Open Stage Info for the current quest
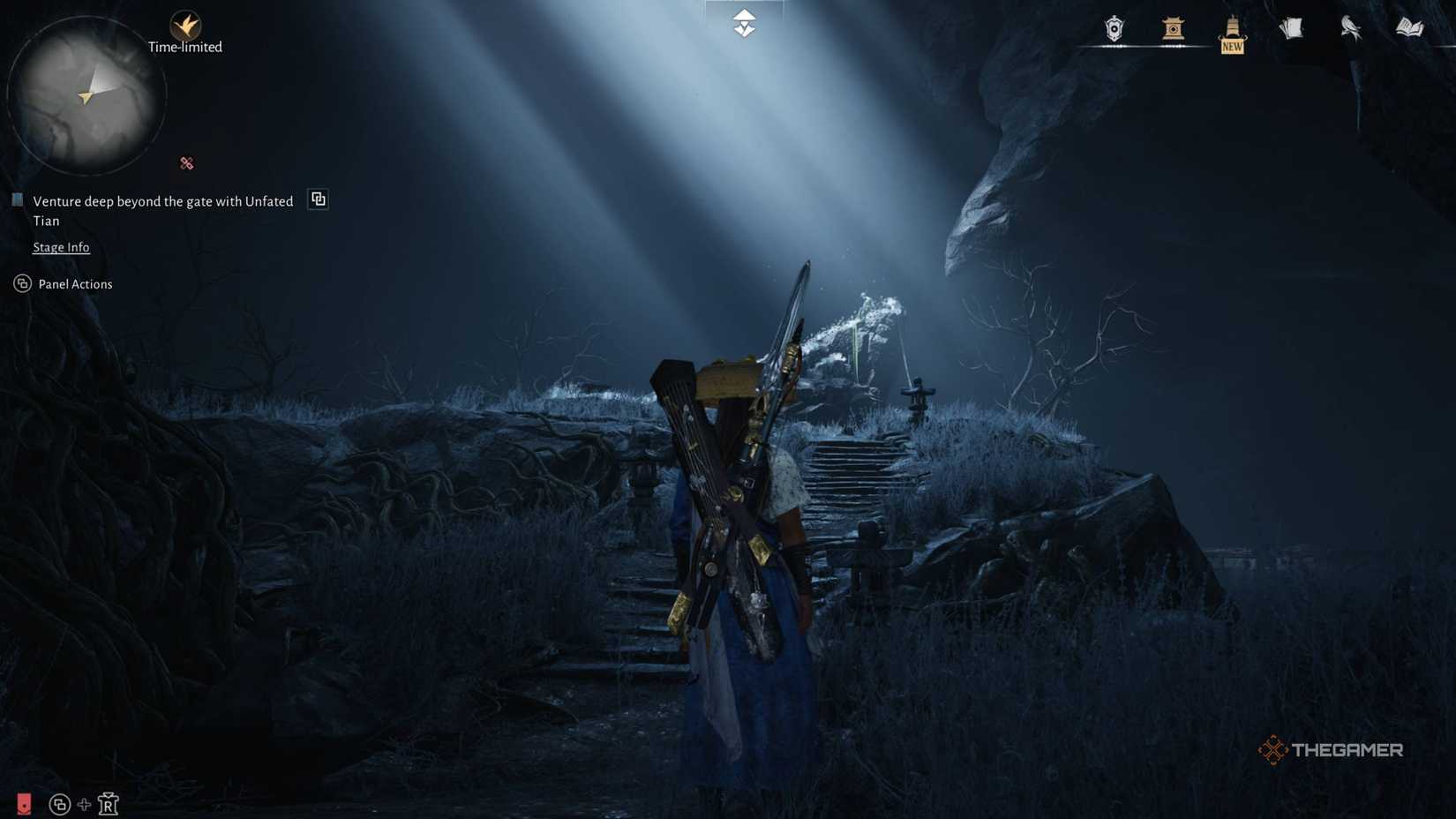The width and height of the screenshot is (1456, 819). [x=61, y=247]
